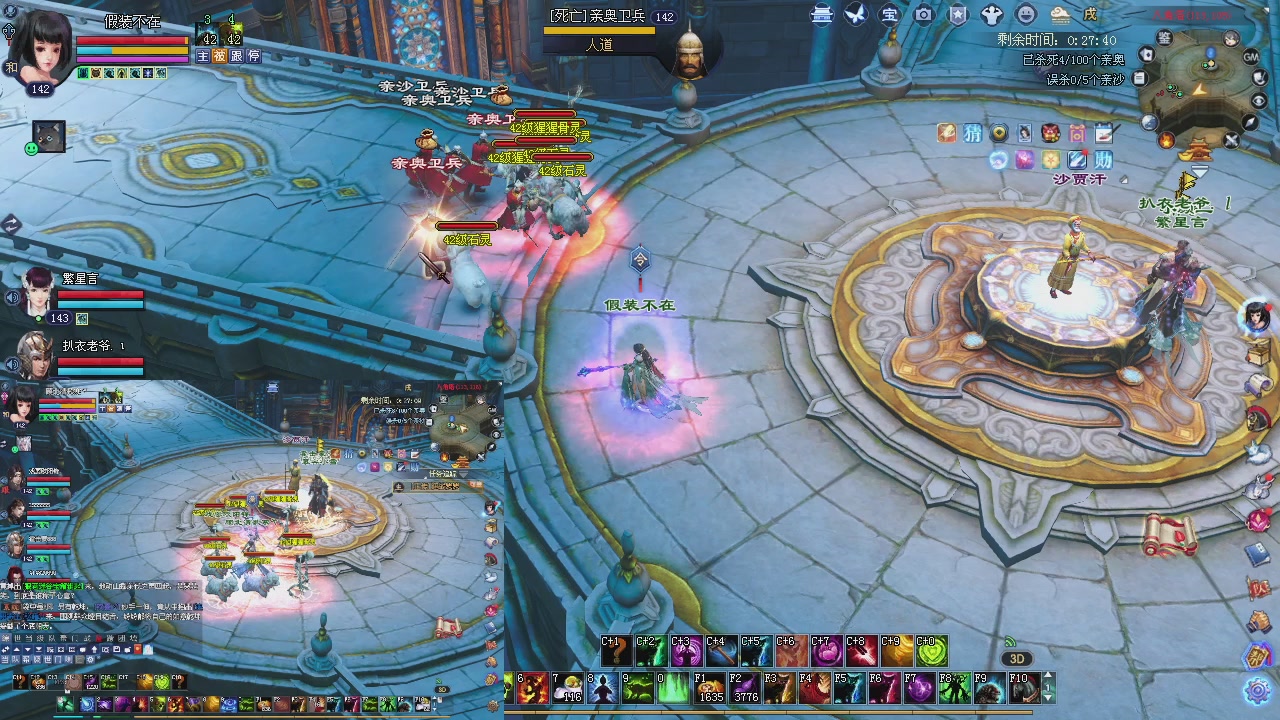Select the cat pet portrait
The image size is (1280, 720).
[x=49, y=135]
